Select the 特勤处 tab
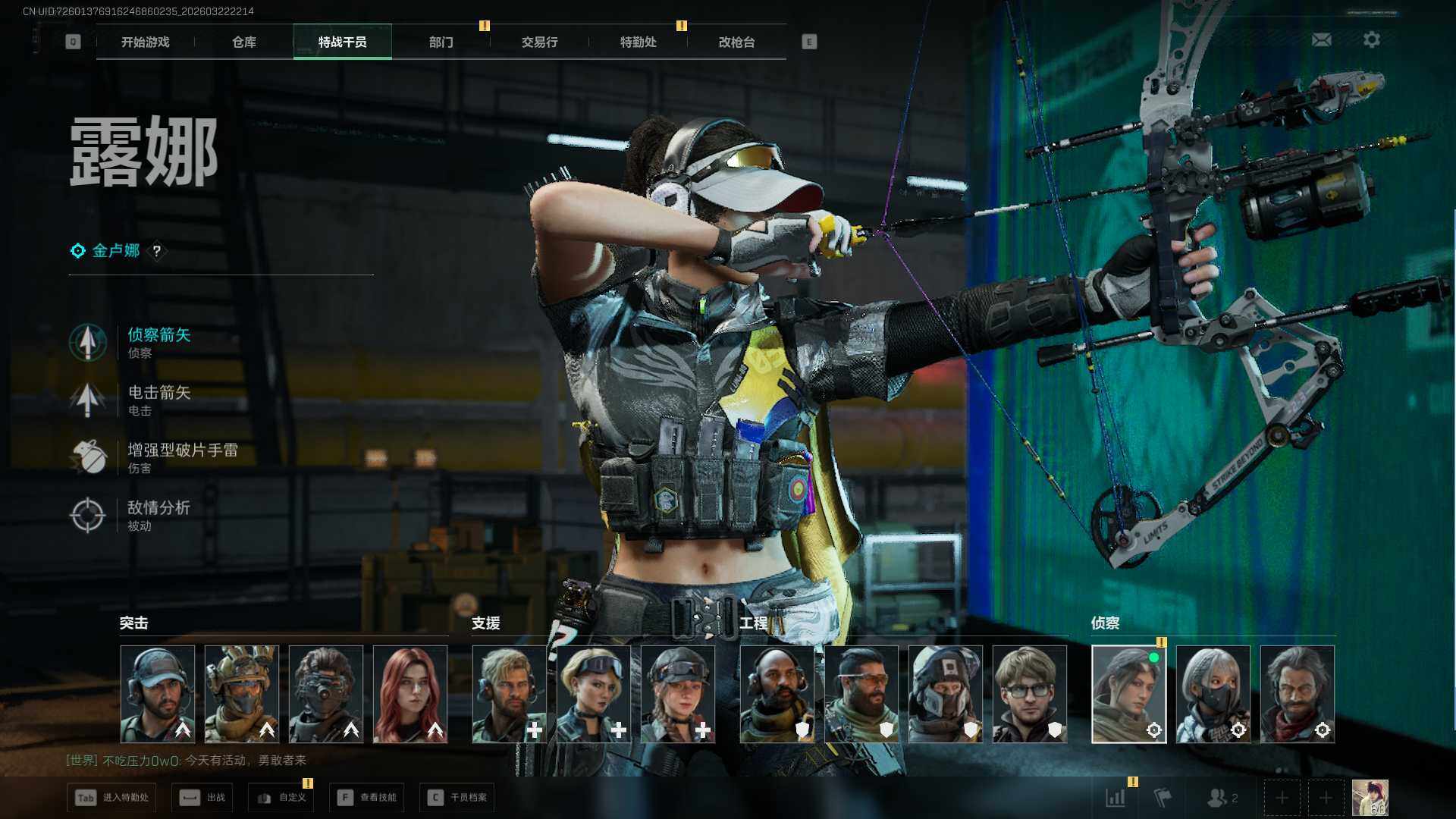 click(x=638, y=42)
